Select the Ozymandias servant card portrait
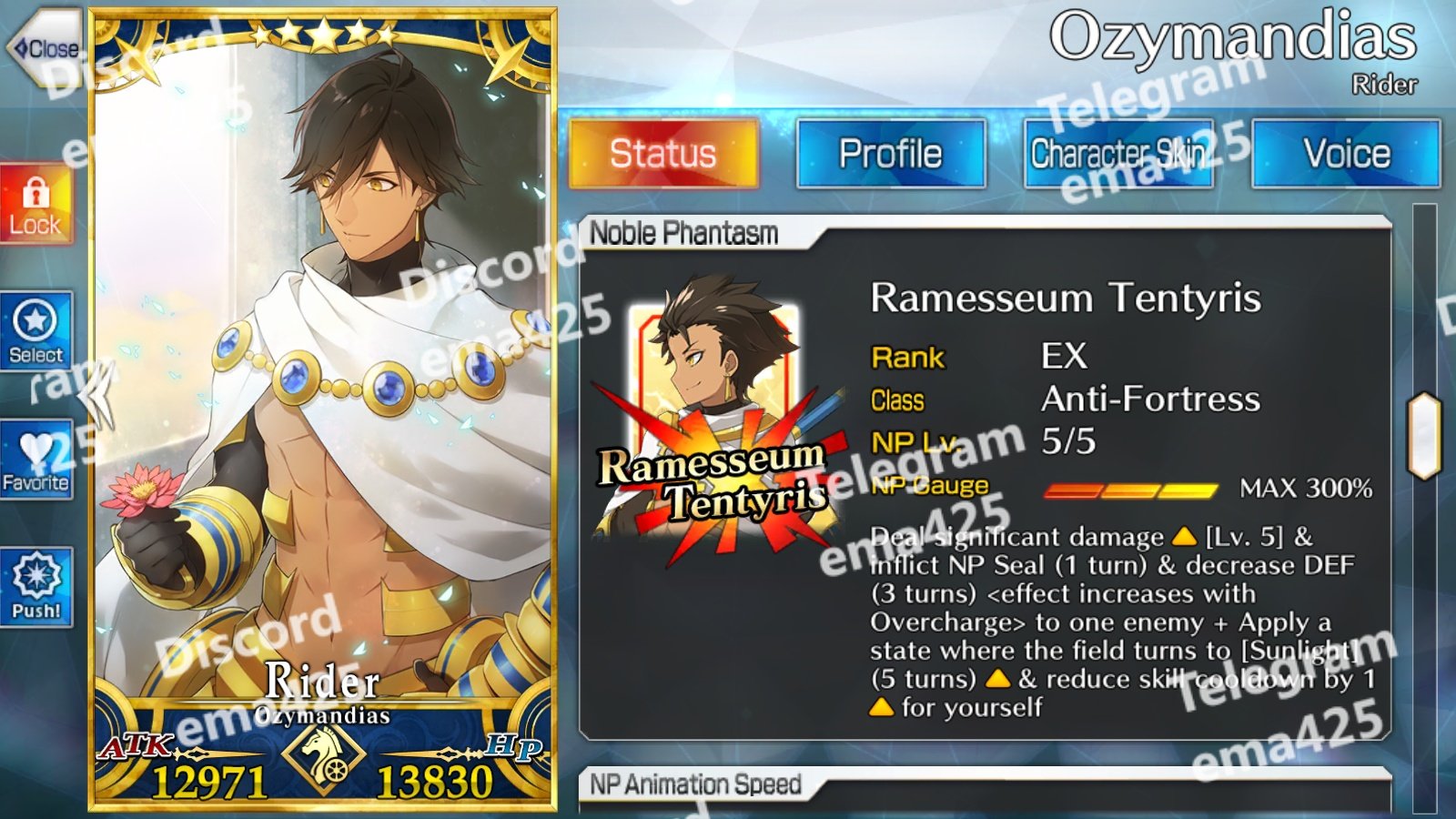This screenshot has width=1456, height=819. [x=323, y=364]
